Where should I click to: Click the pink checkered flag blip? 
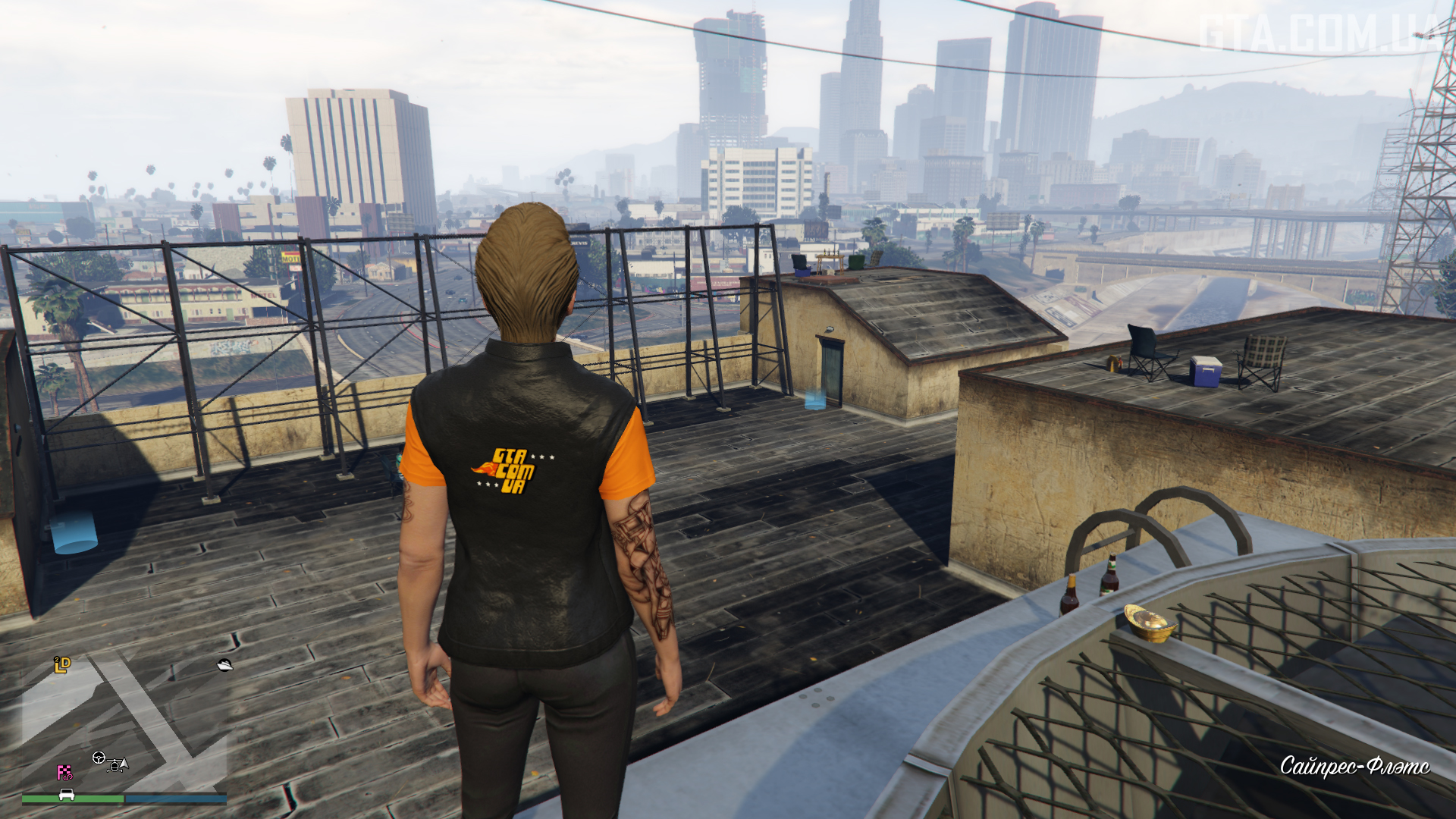[x=64, y=773]
